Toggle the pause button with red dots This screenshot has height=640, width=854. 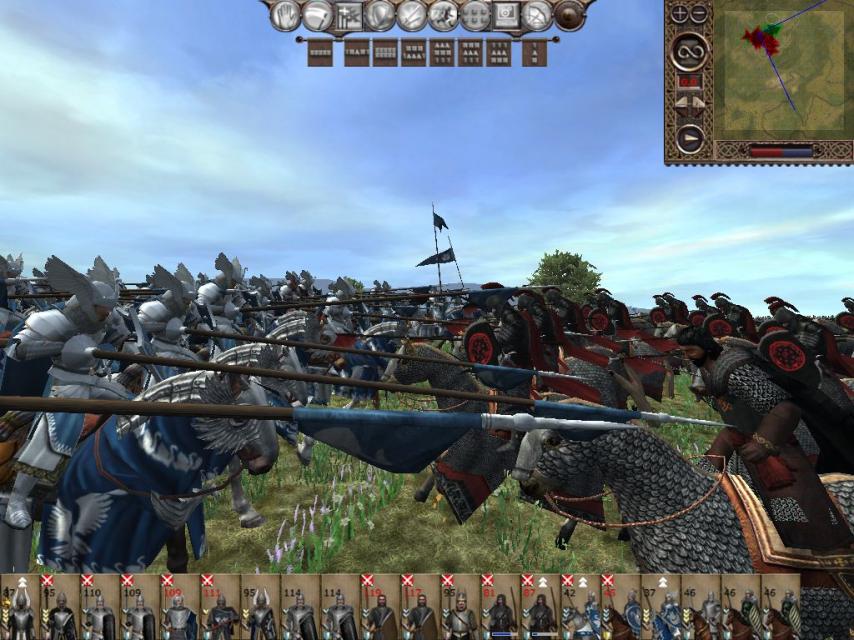click(689, 80)
